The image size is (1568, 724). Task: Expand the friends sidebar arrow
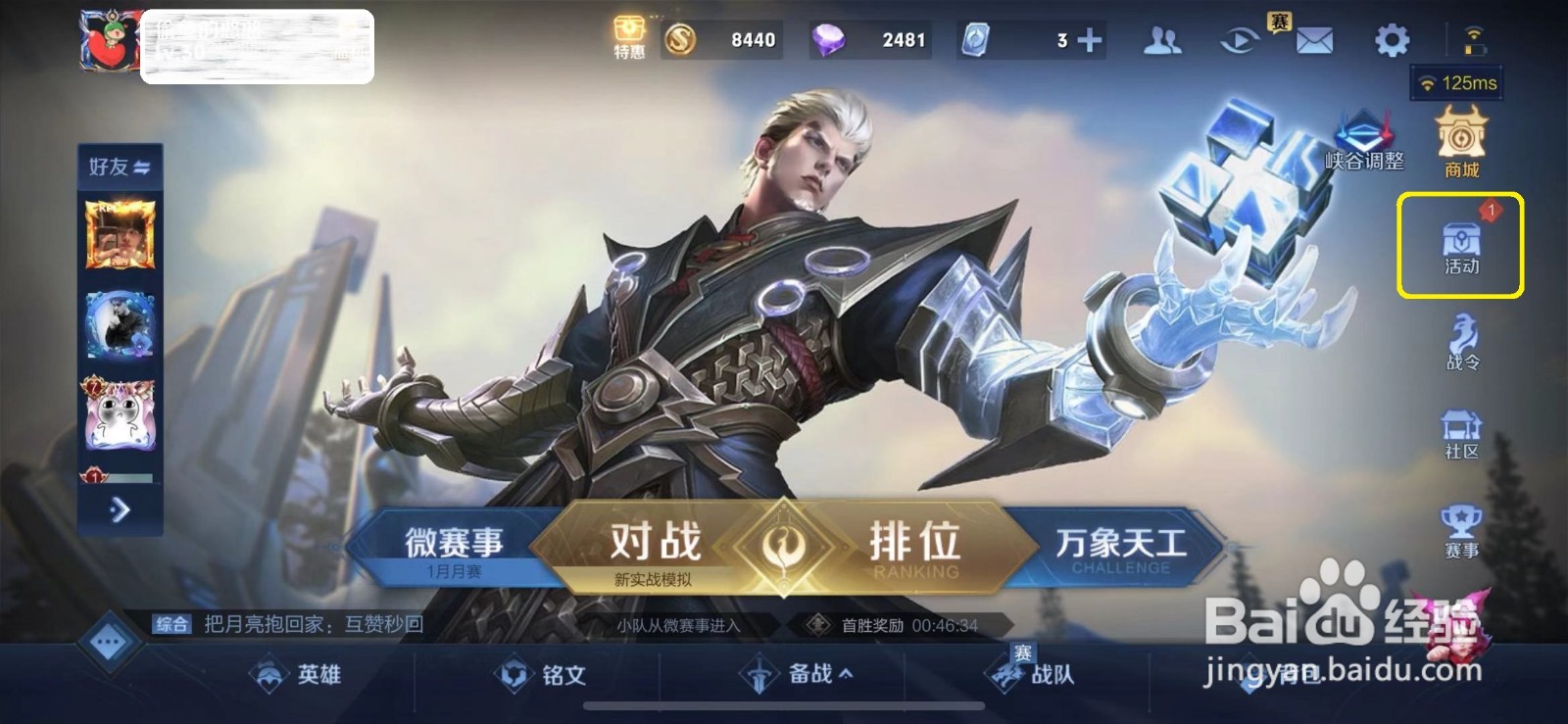120,509
